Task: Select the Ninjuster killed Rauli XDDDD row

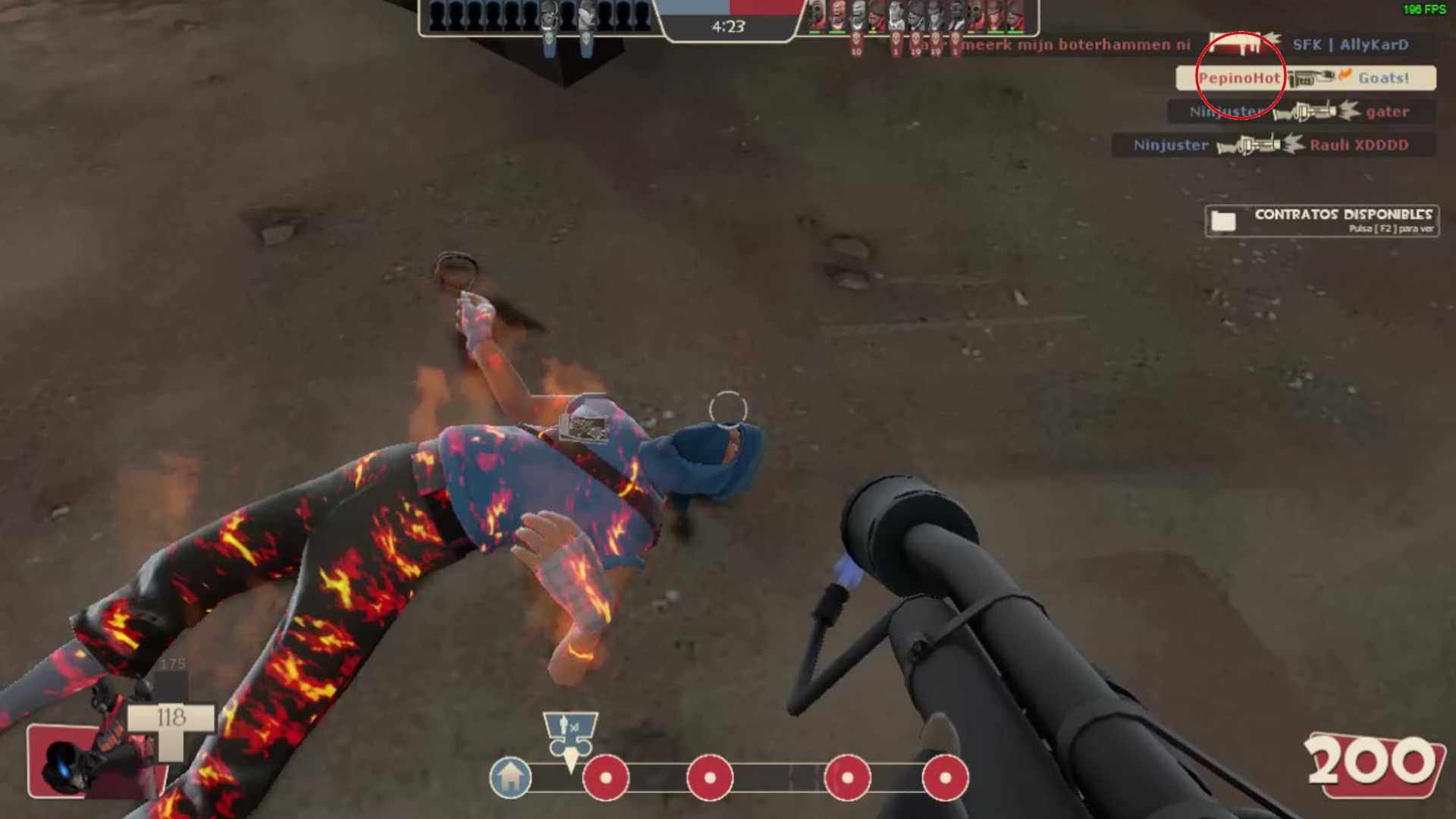Action: [1272, 145]
